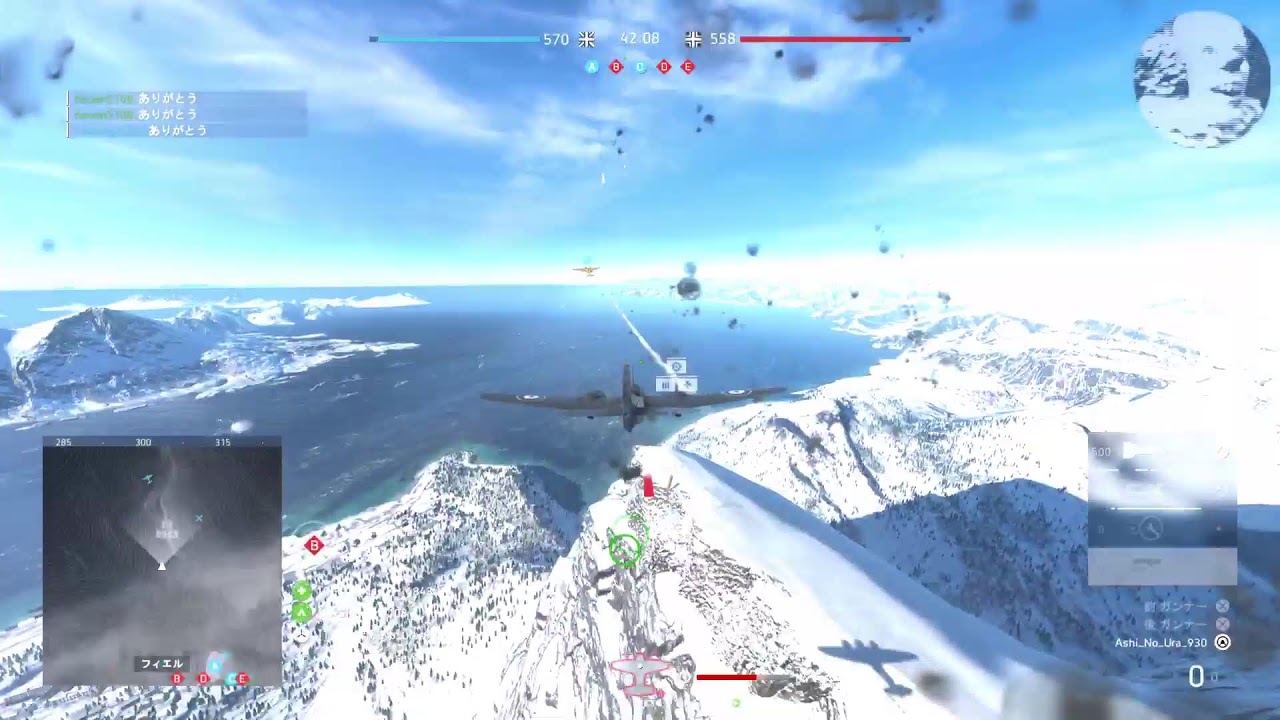Click the red B objective world marker
The image size is (1280, 720).
coord(315,545)
